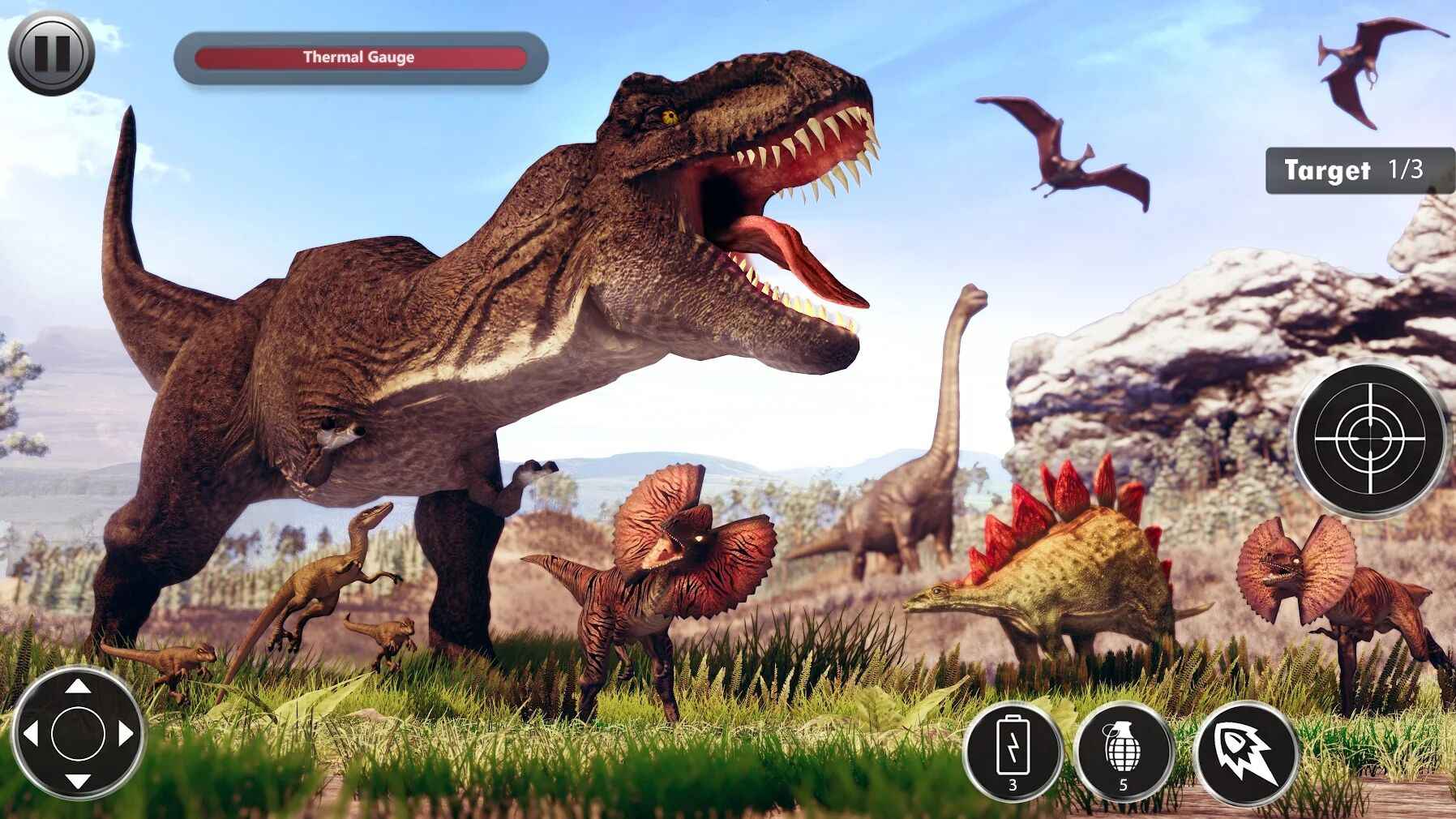The image size is (1456, 819).
Task: Move up with the D-pad arrow
Action: point(78,687)
